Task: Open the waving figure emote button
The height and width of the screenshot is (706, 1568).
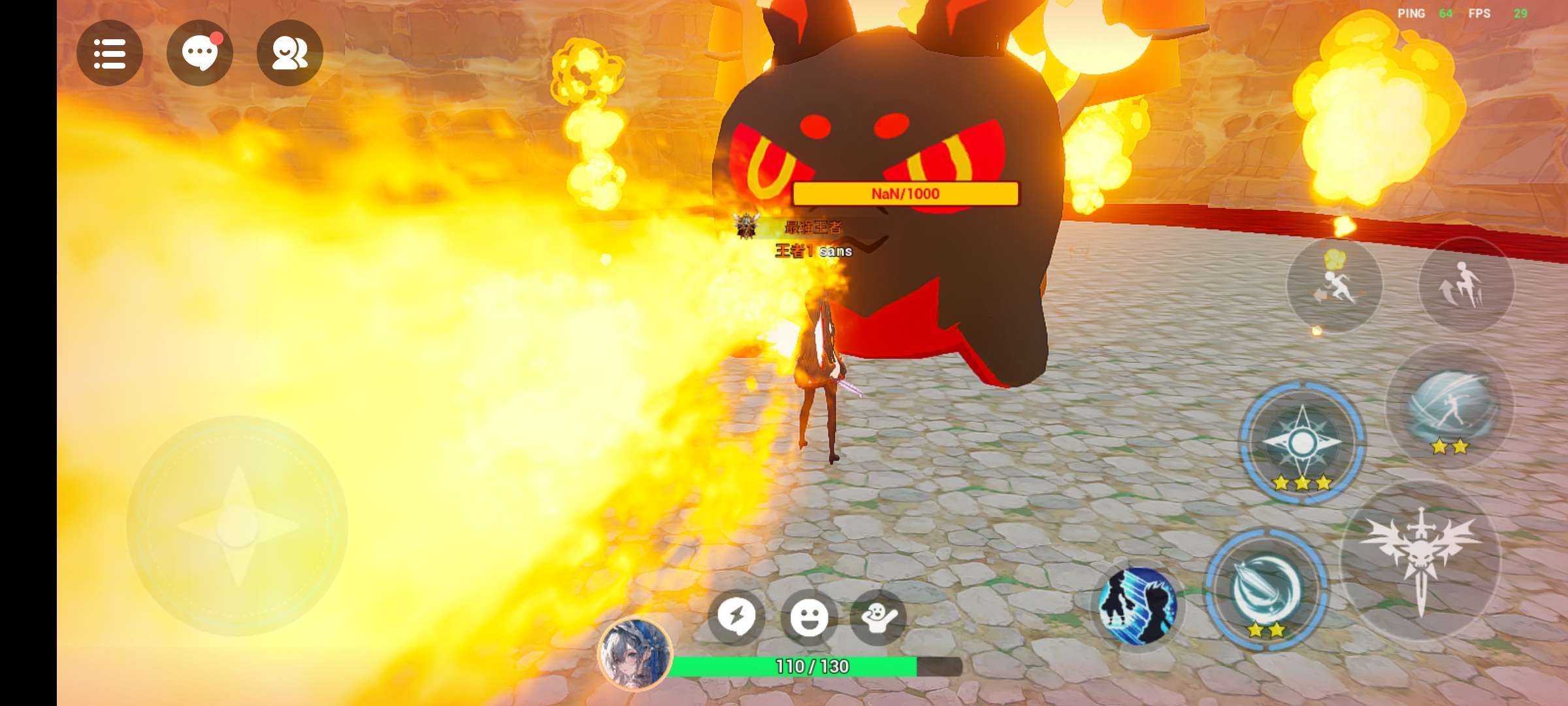Action: pyautogui.click(x=879, y=616)
